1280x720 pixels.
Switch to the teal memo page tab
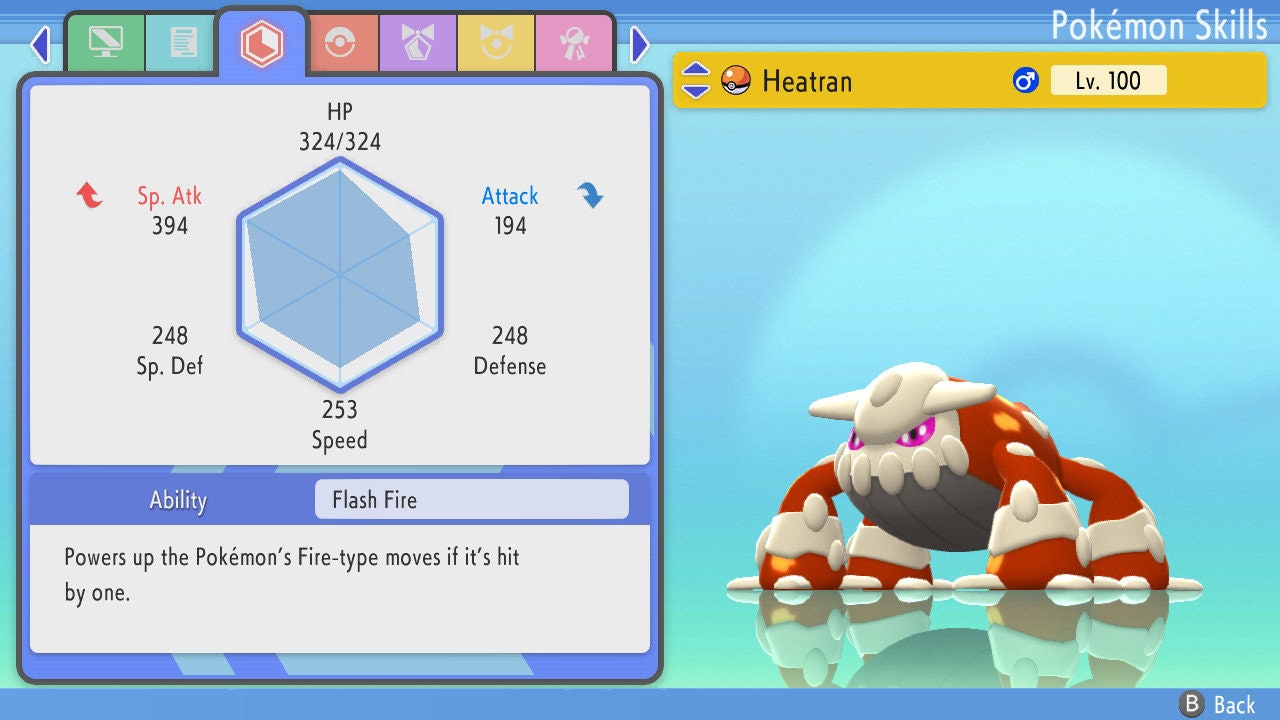182,43
